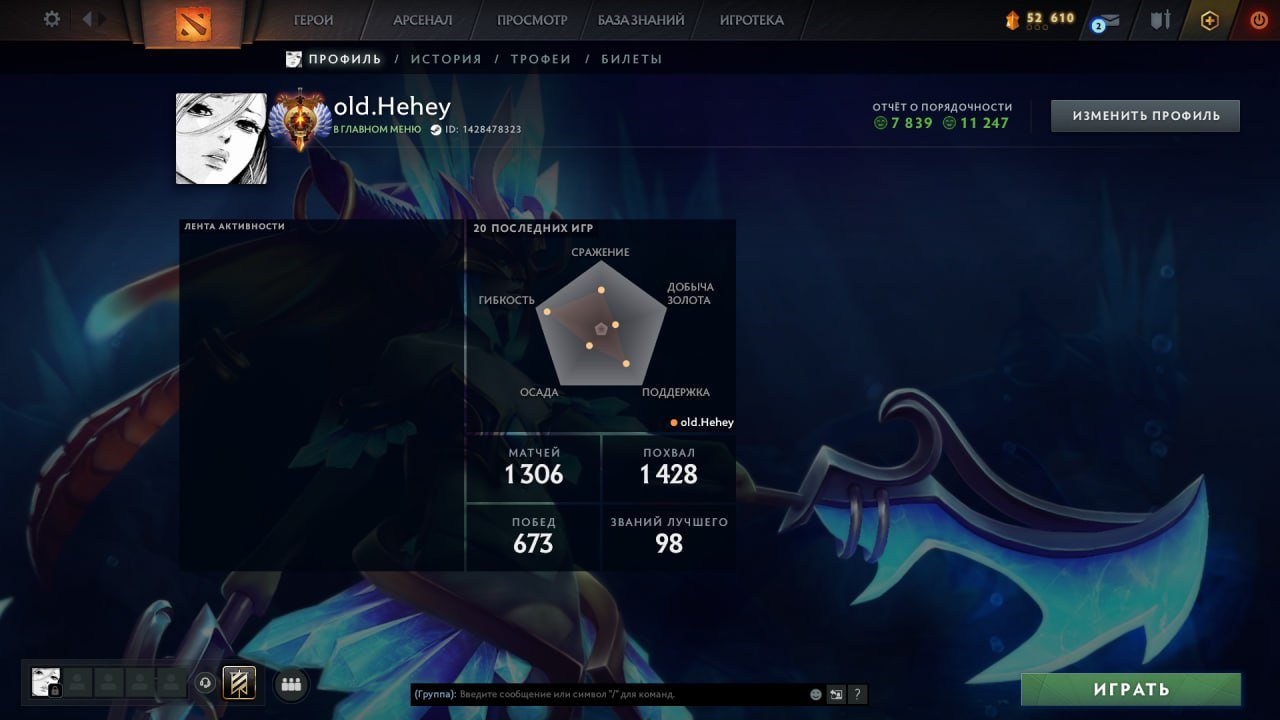Click ИЗМЕНИТЬ ПРОФИЛЬ
This screenshot has width=1280, height=720.
click(1144, 115)
